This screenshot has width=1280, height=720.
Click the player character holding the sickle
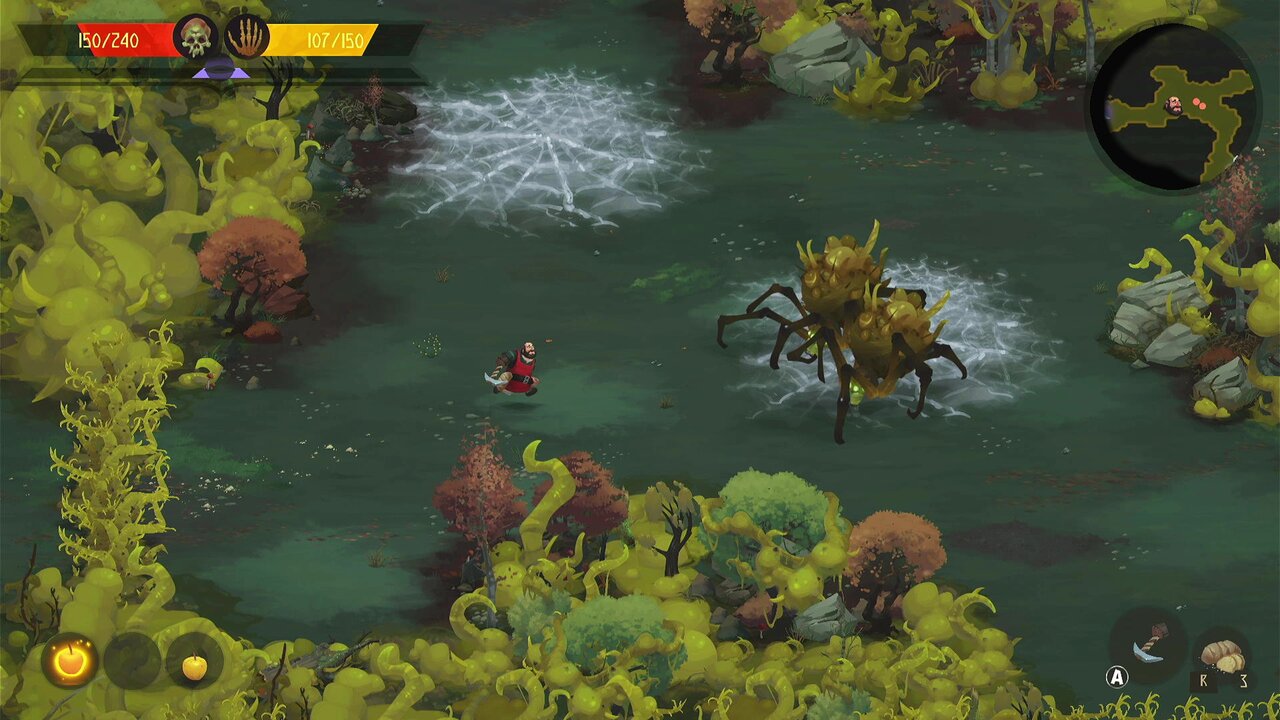518,372
